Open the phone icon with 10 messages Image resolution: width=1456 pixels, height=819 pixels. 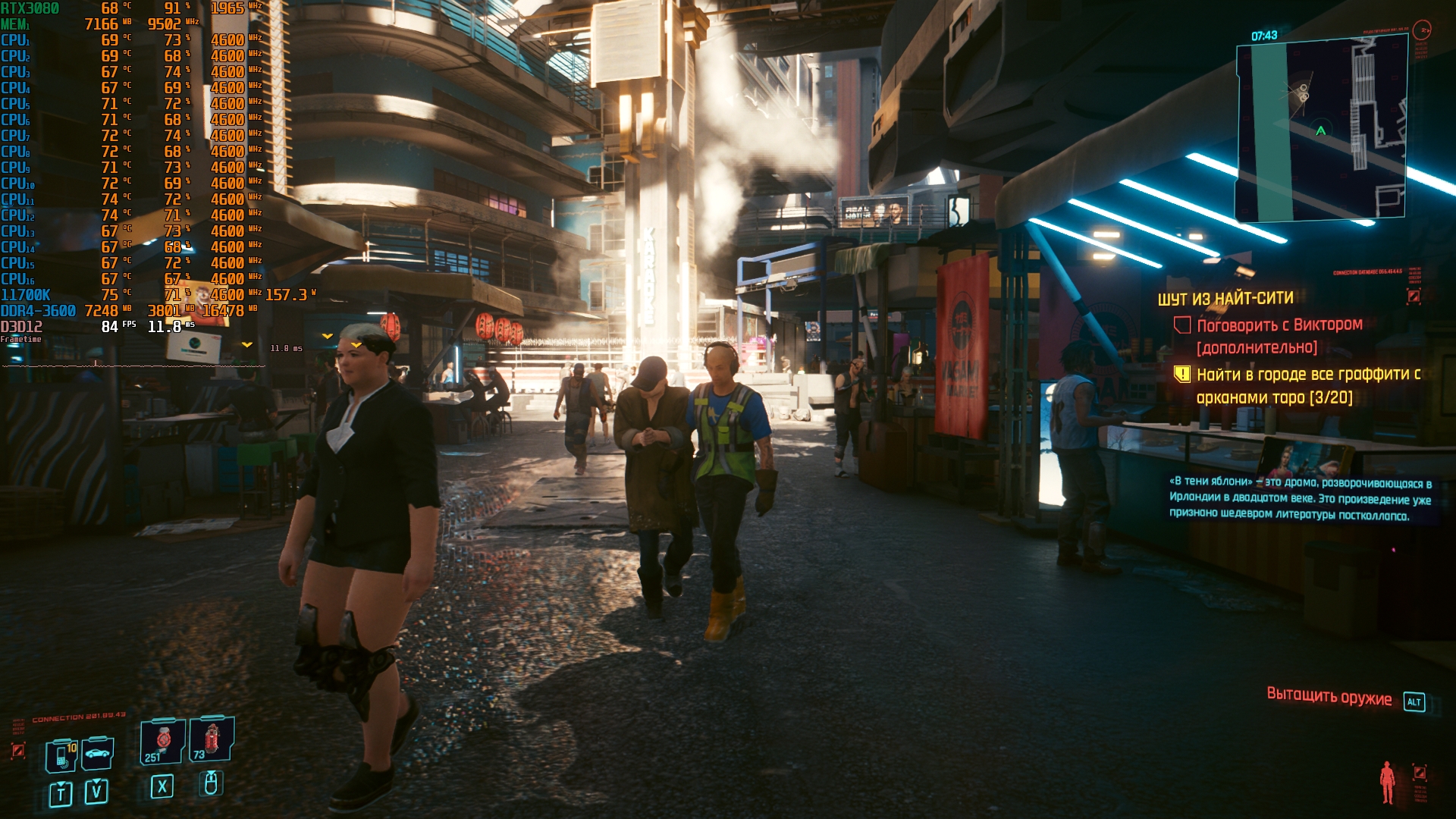pyautogui.click(x=61, y=755)
